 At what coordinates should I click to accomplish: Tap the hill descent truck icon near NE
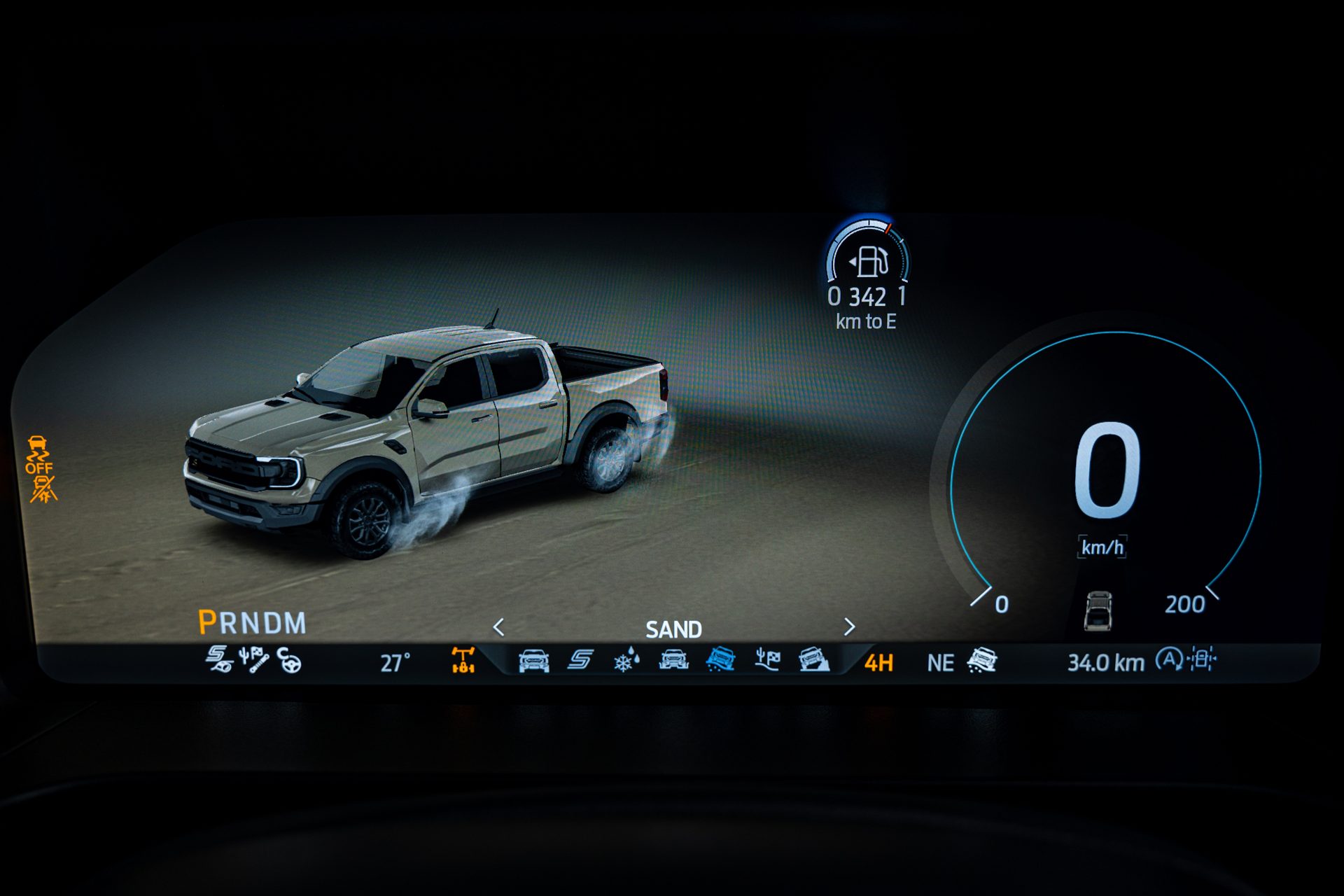982,660
